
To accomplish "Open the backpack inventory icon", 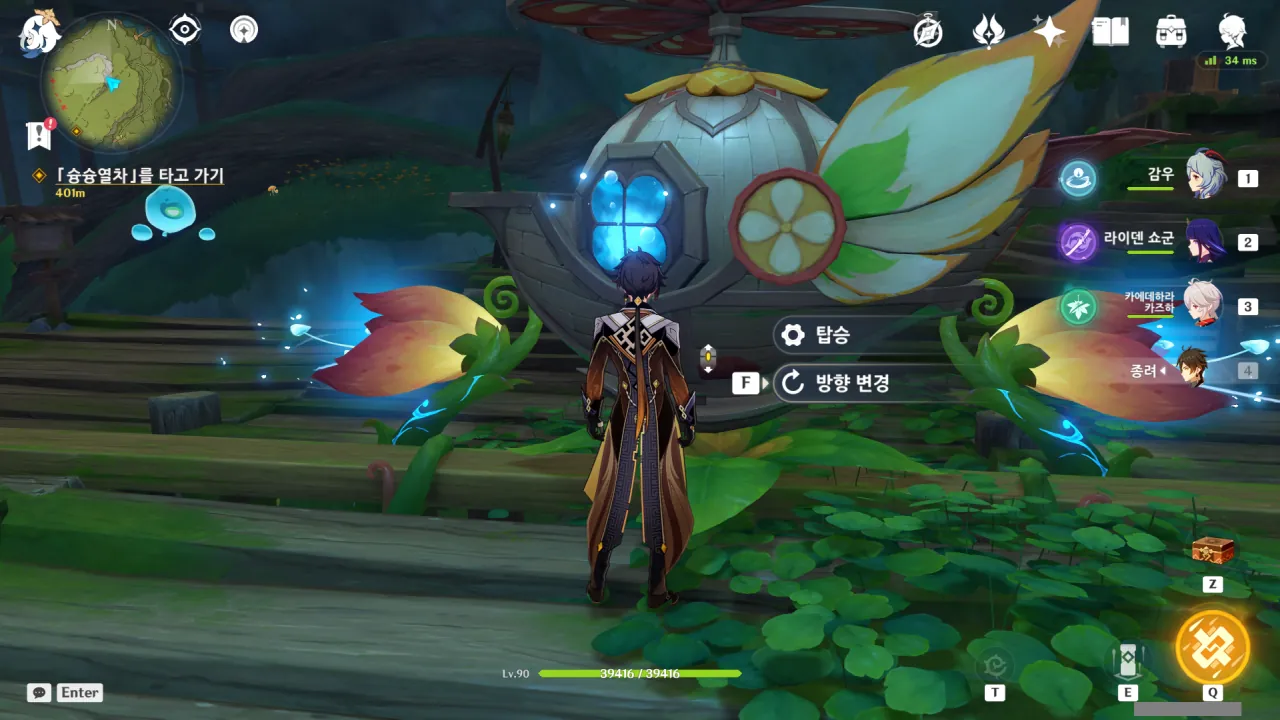I will point(1171,32).
